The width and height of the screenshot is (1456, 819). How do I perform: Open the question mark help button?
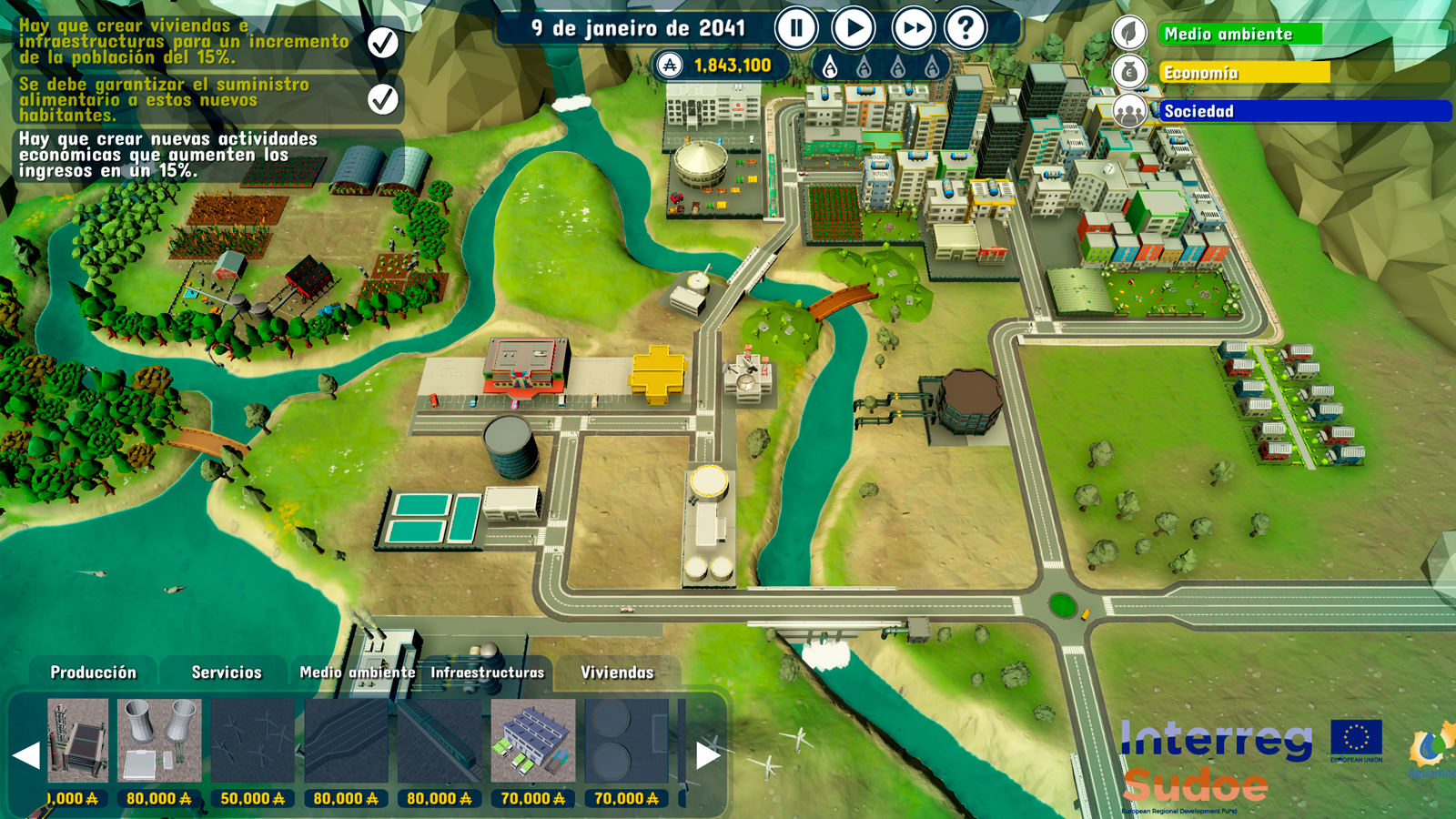click(966, 29)
